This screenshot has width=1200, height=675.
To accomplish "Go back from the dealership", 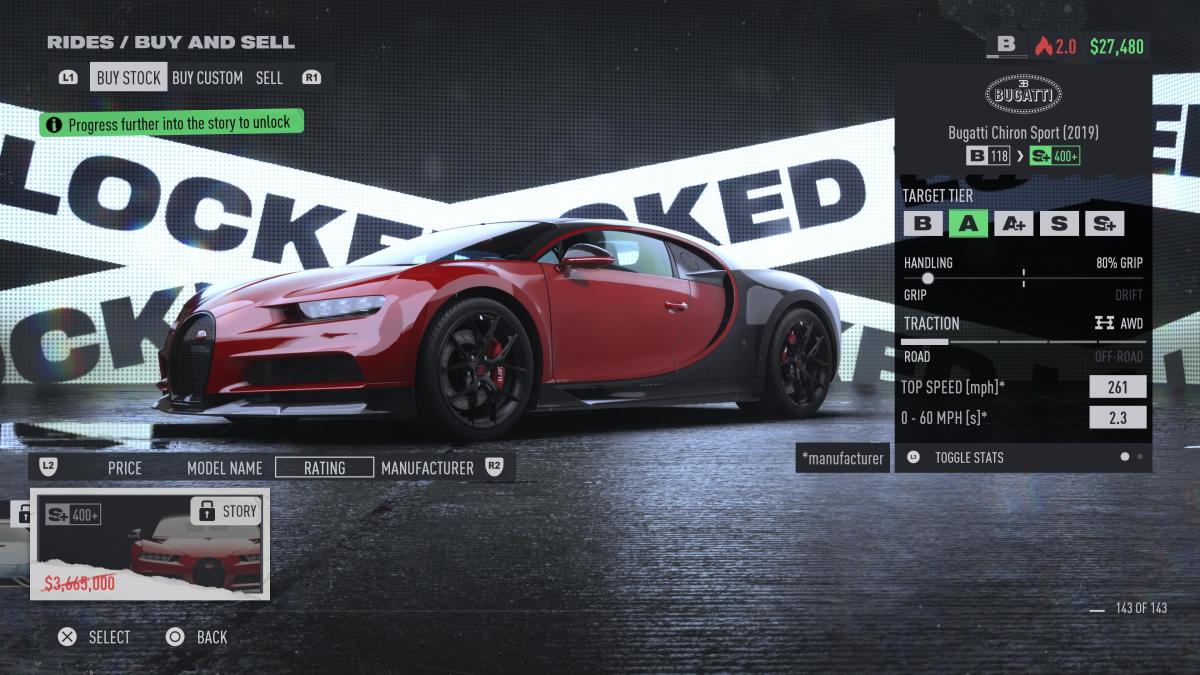I will tap(197, 637).
